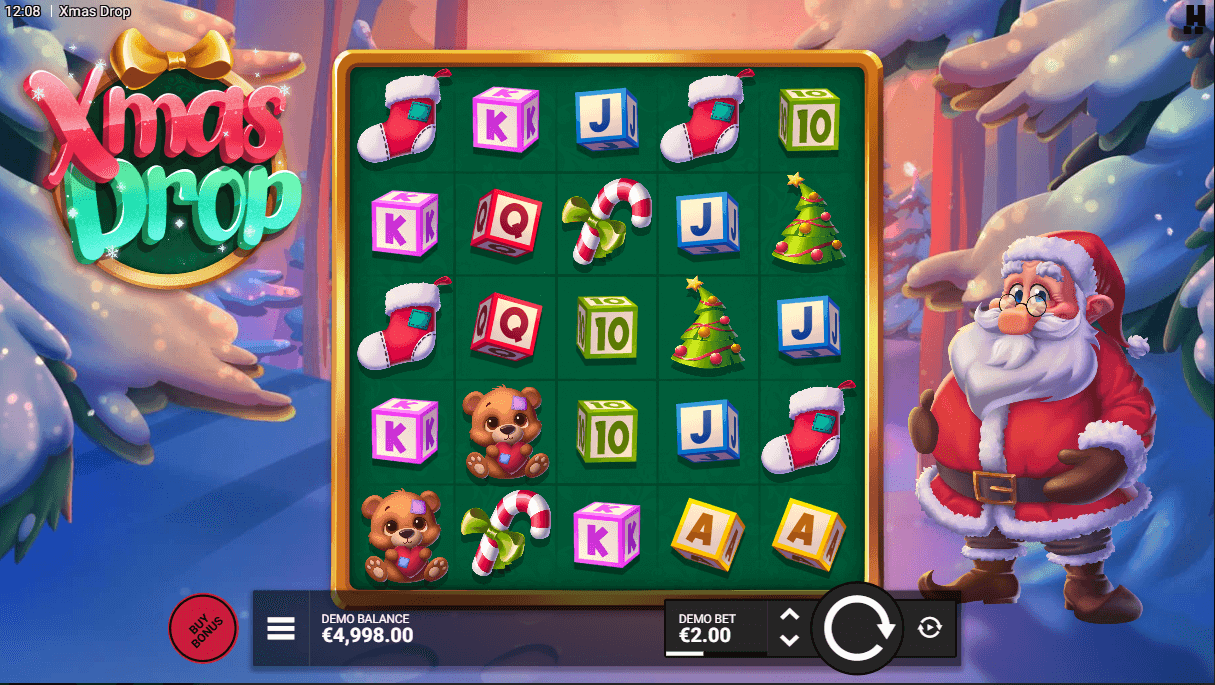Viewport: 1215px width, 685px height.
Task: Open the hamburger menu
Action: tap(281, 628)
